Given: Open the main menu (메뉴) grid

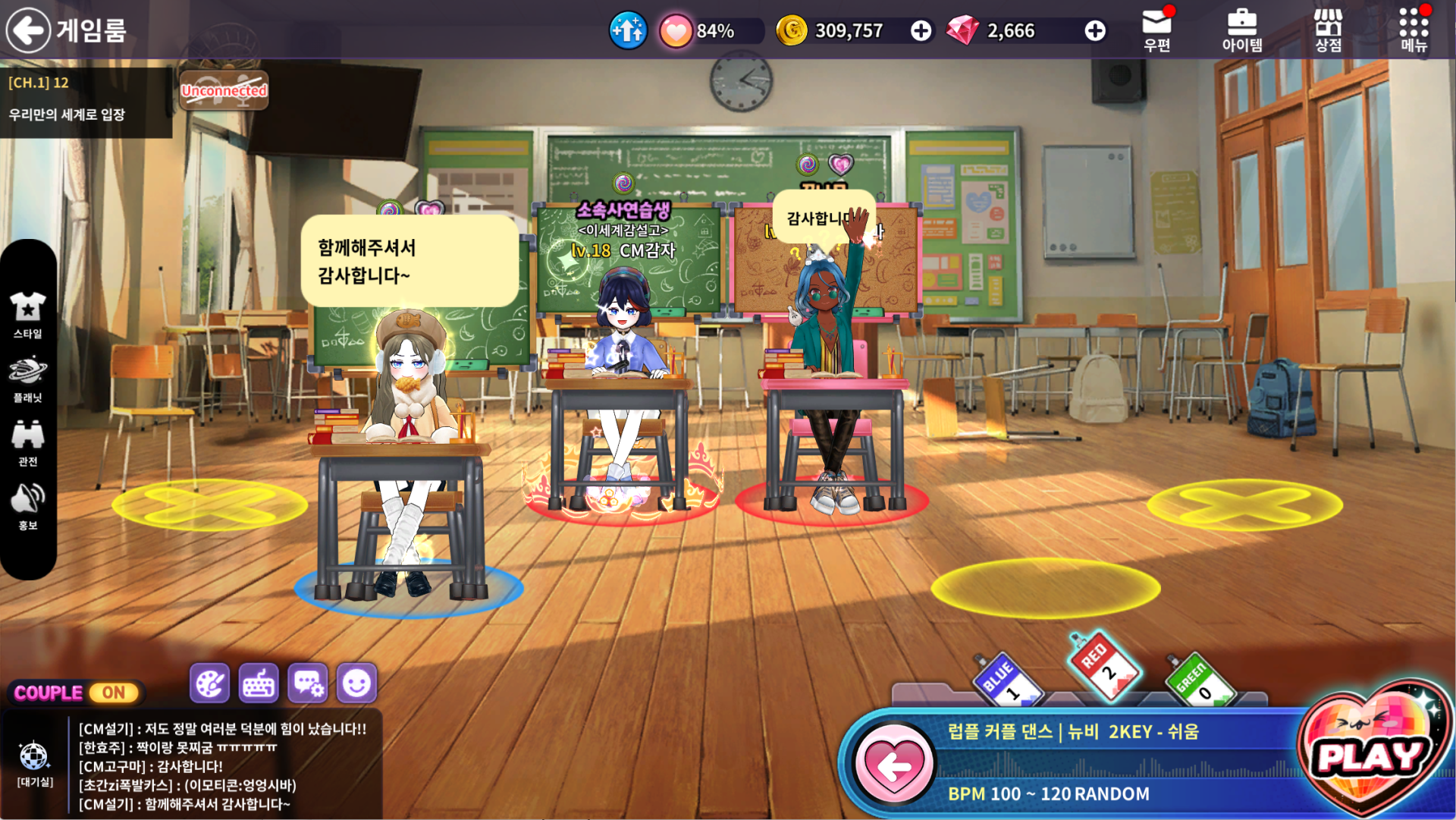Looking at the screenshot, I should pos(1414,30).
